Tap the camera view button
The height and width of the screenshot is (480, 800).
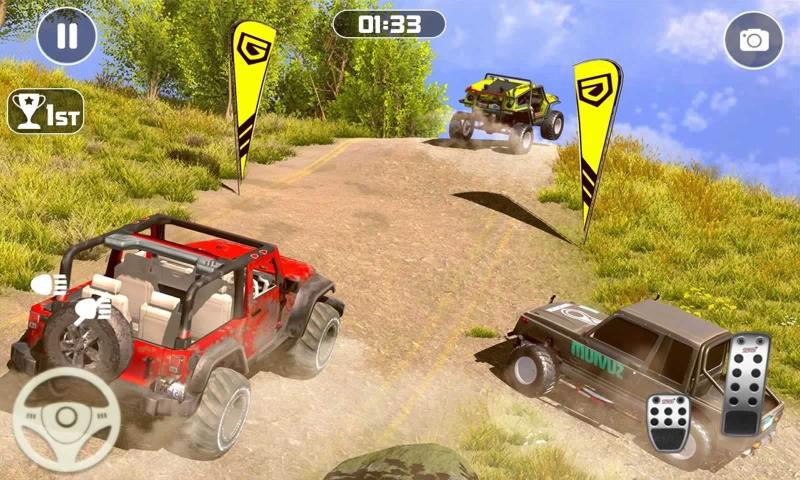click(x=753, y=39)
